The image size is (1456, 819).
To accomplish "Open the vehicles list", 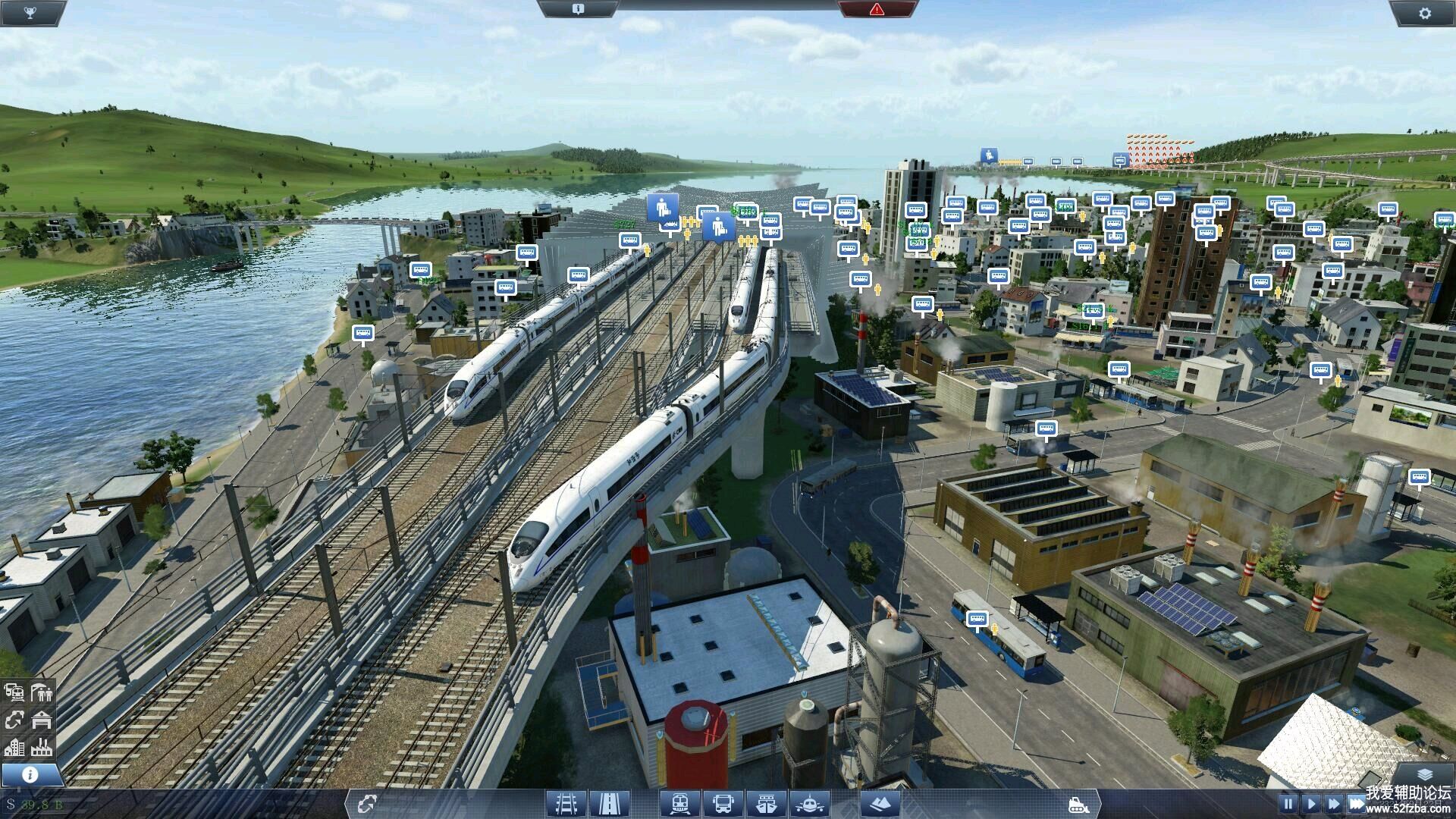I will 14,692.
